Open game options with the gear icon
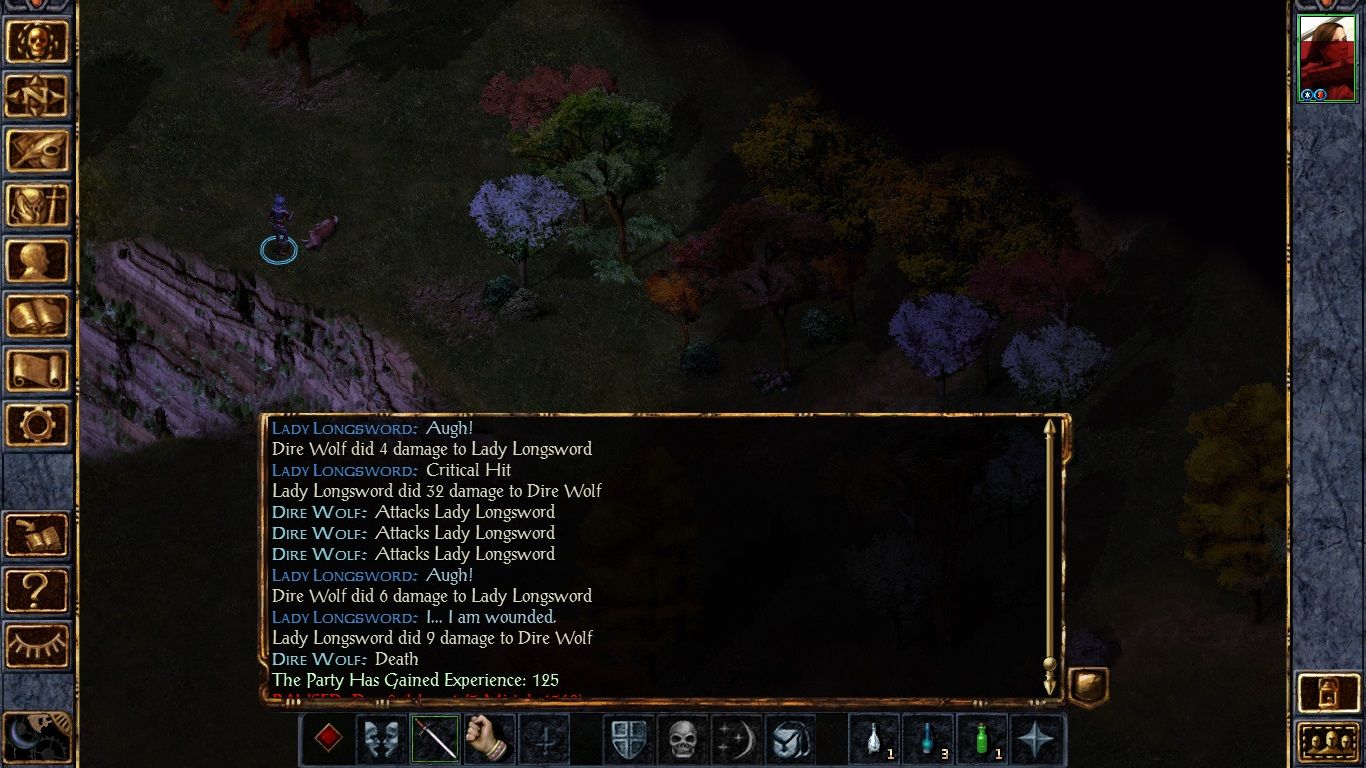 [38, 426]
